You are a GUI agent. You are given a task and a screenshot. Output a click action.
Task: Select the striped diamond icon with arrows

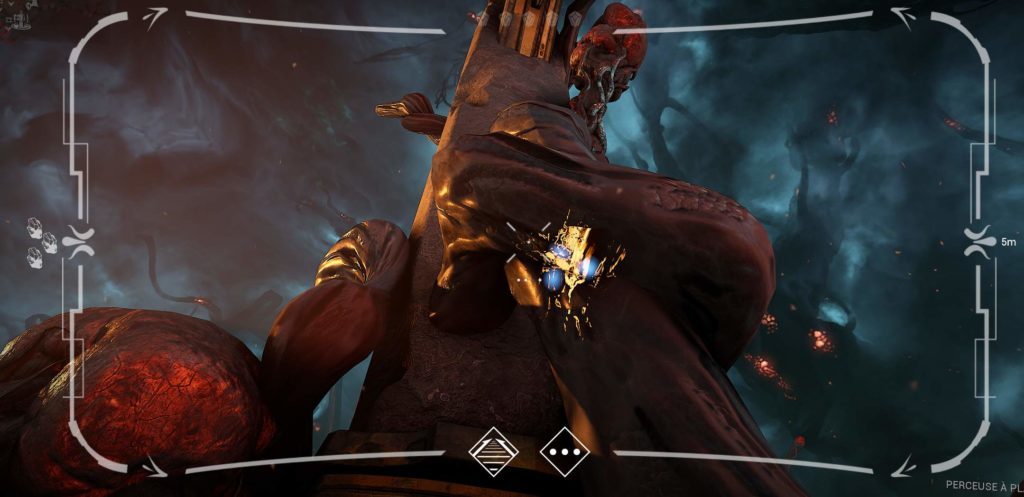tap(494, 451)
